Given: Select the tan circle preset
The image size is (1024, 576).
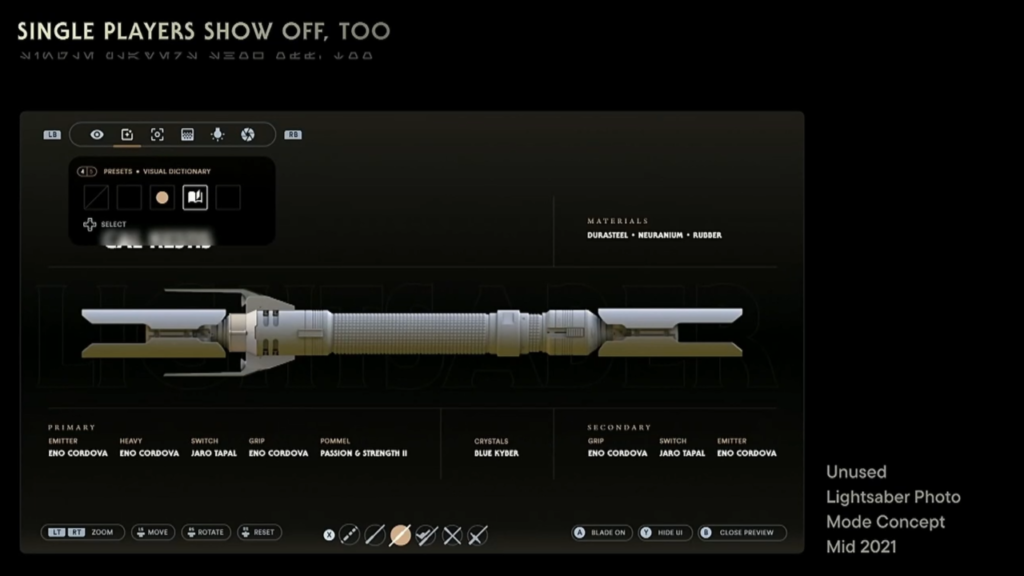Looking at the screenshot, I should [162, 198].
